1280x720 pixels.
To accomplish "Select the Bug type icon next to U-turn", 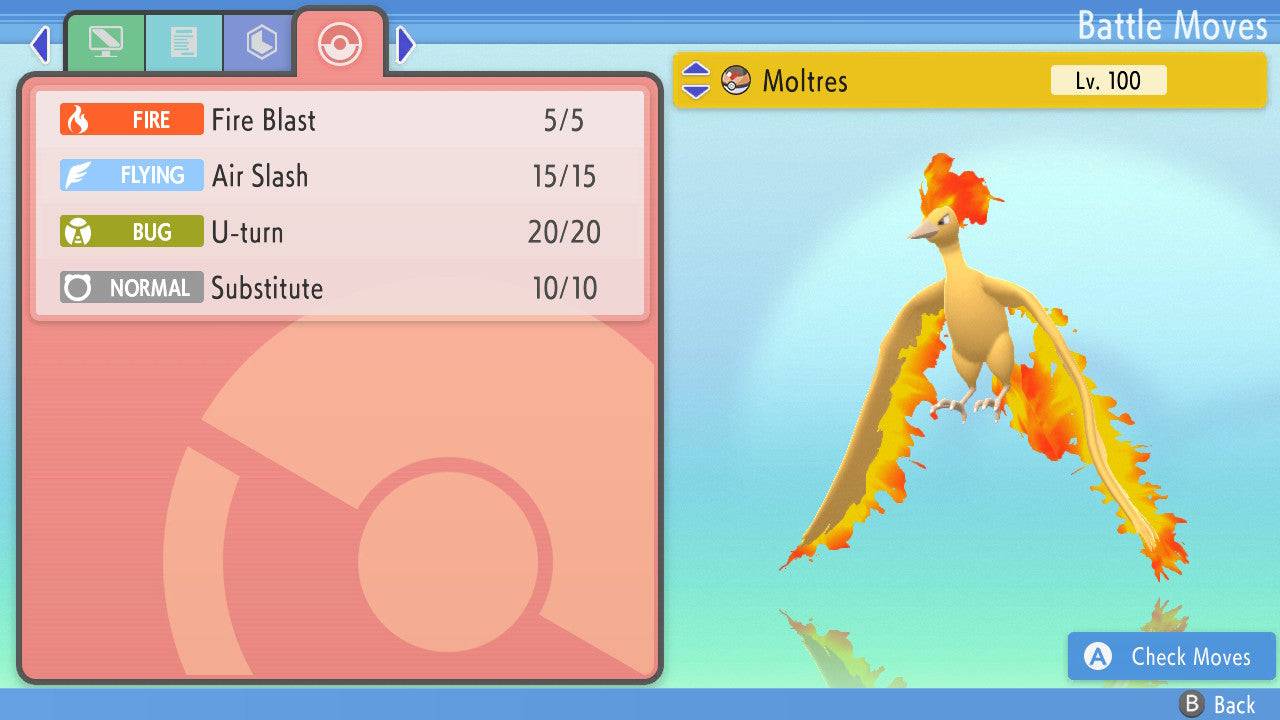I will 130,231.
